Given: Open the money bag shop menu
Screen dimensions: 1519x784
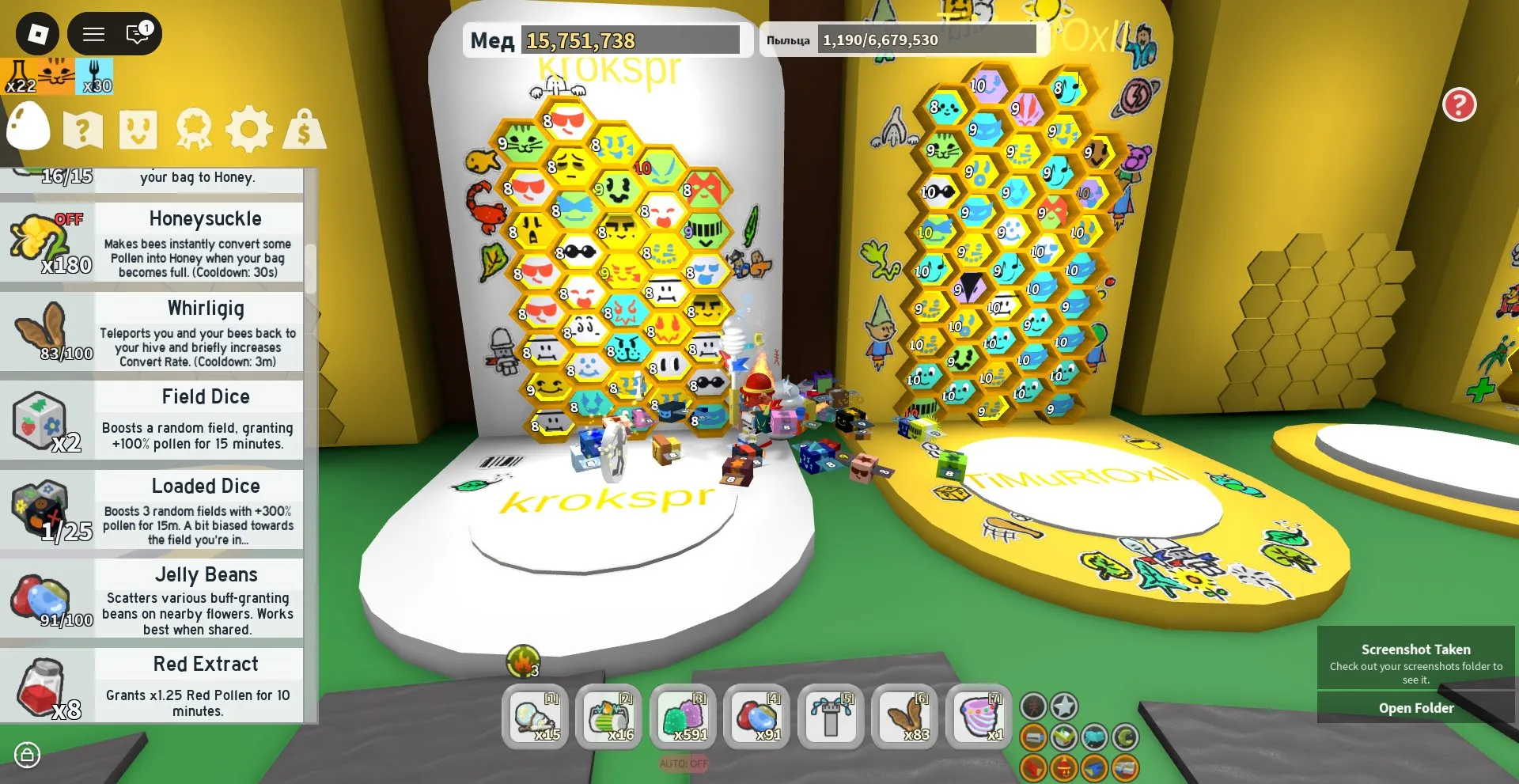Looking at the screenshot, I should click(x=305, y=127).
